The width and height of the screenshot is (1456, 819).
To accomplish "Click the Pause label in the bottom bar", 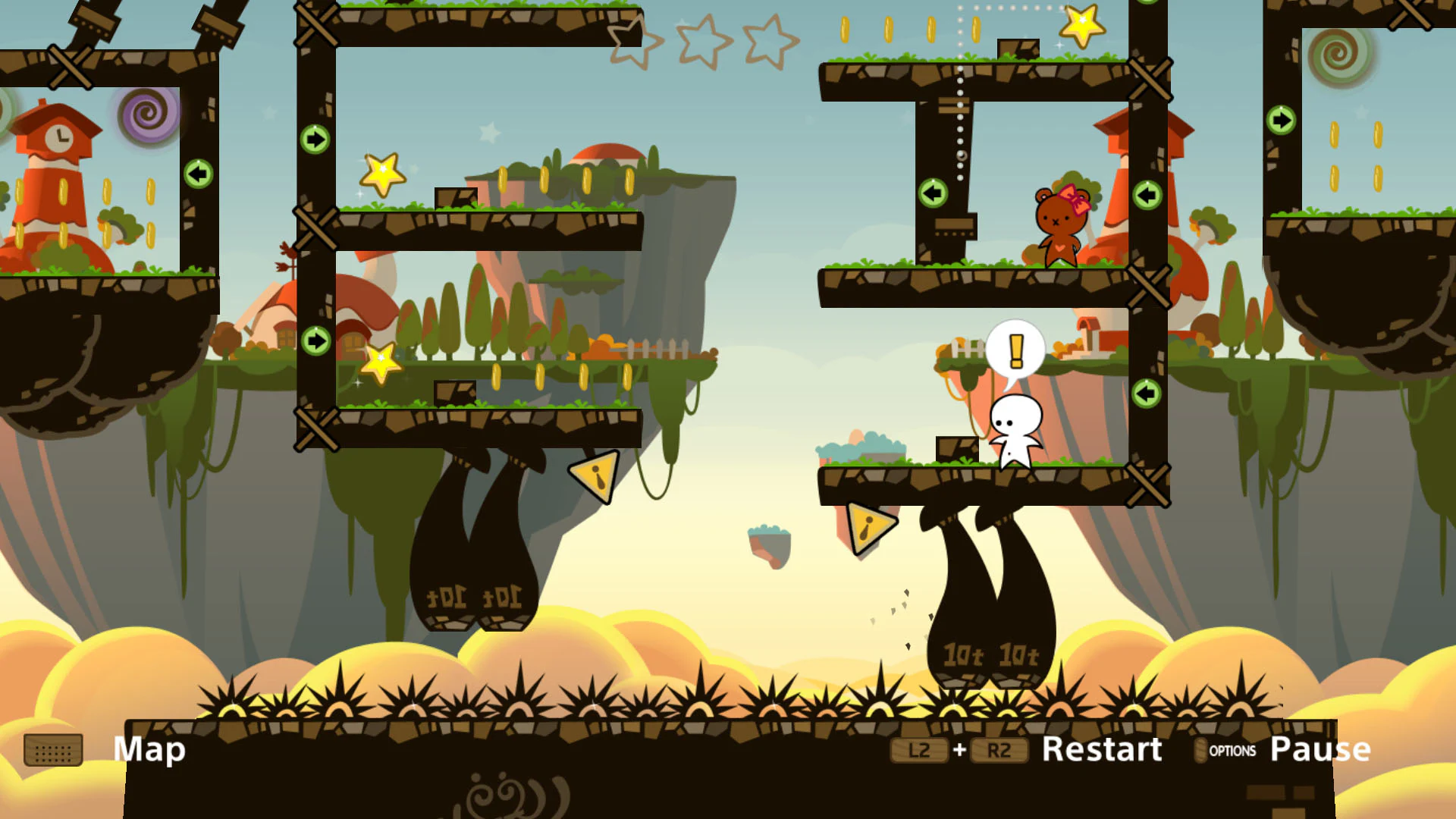I will 1319,749.
